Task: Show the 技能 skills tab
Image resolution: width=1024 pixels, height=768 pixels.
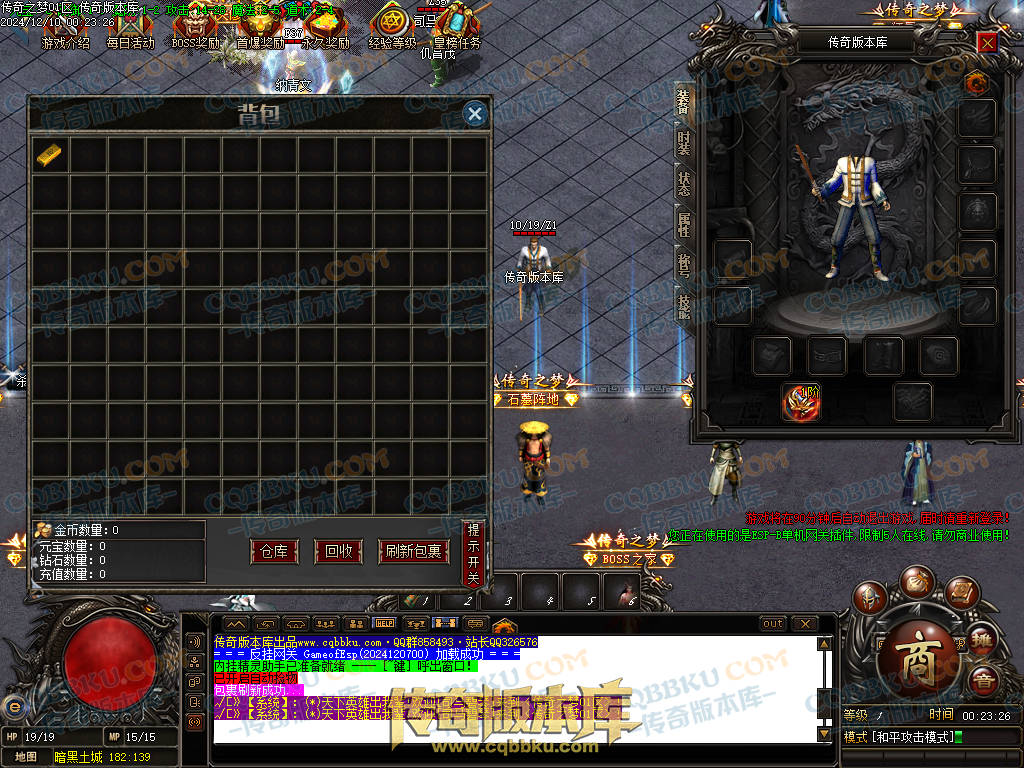Action: (x=684, y=308)
